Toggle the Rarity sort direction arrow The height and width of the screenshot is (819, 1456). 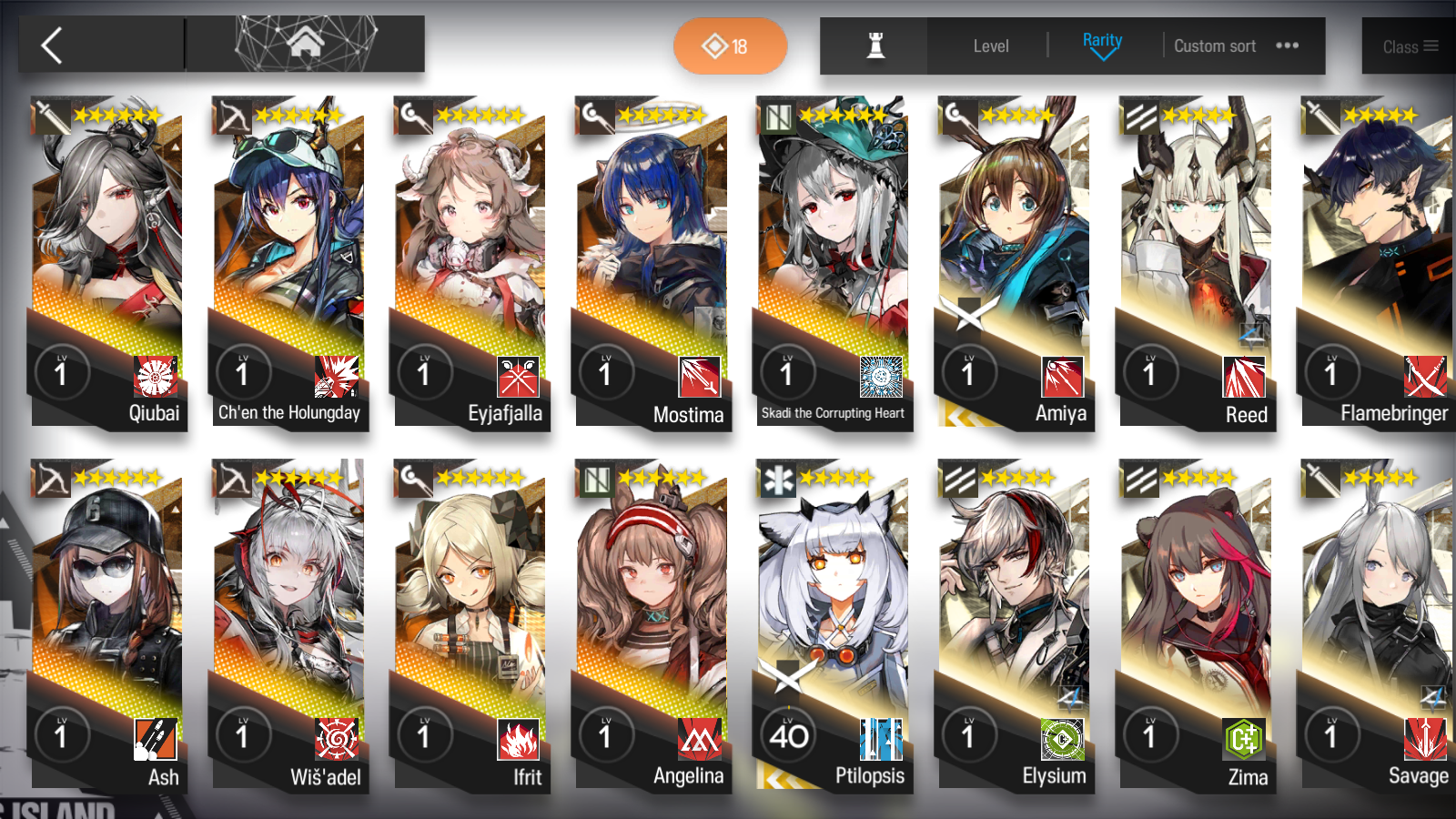[1102, 55]
